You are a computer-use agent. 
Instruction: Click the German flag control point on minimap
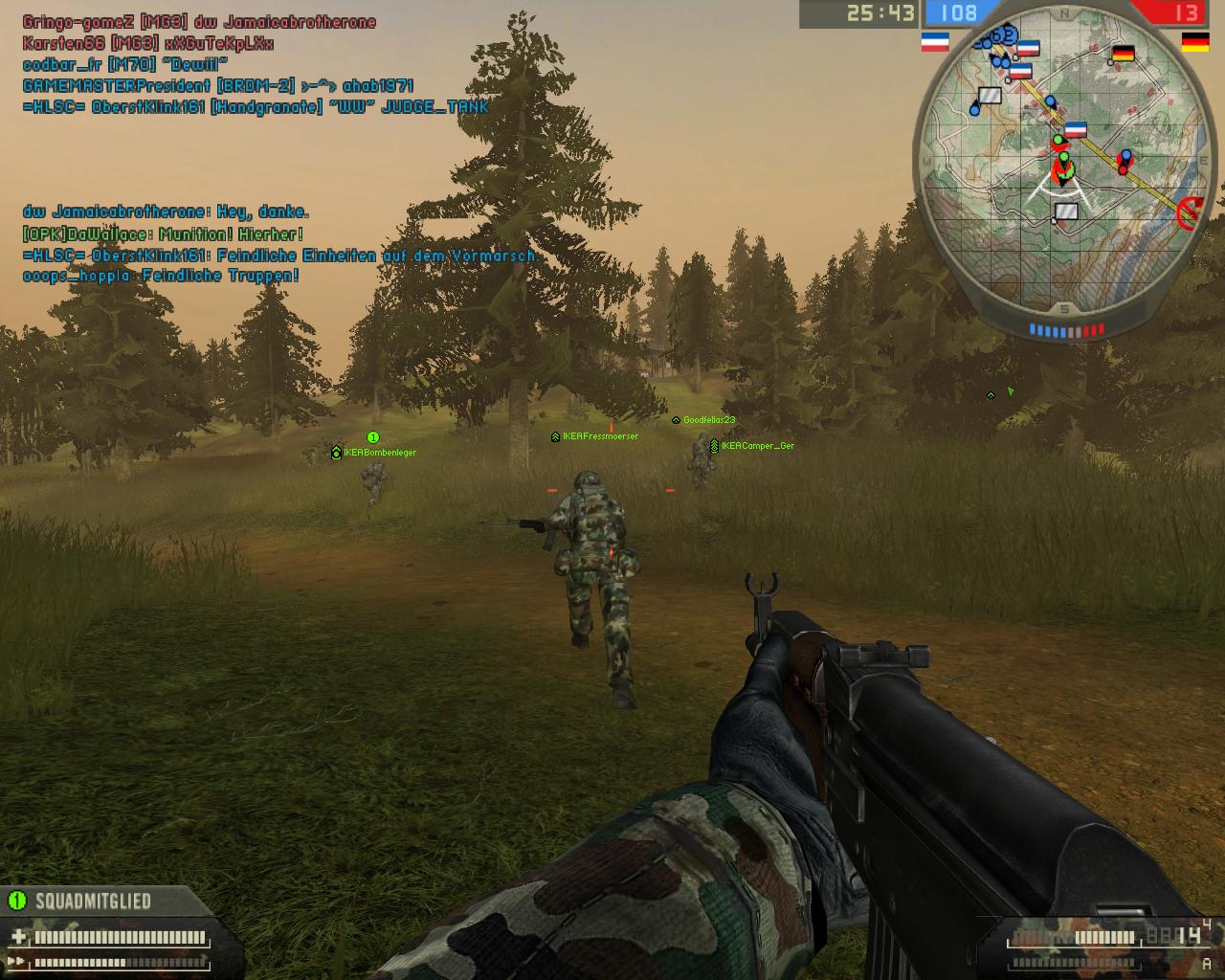coord(1123,55)
